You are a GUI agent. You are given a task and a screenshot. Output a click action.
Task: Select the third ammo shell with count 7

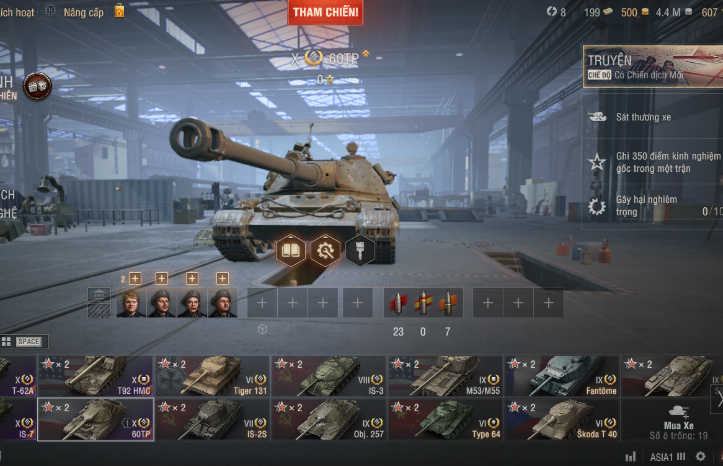[447, 302]
